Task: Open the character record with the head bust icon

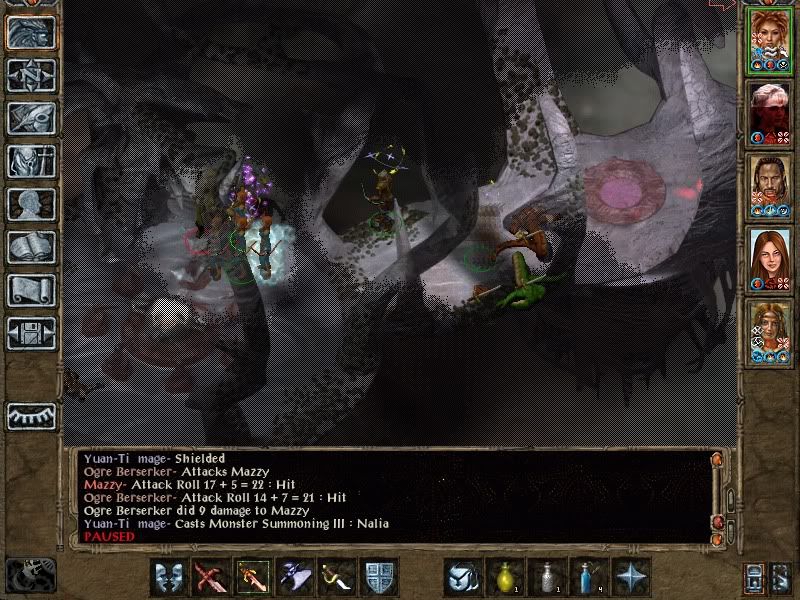Action: [30, 204]
